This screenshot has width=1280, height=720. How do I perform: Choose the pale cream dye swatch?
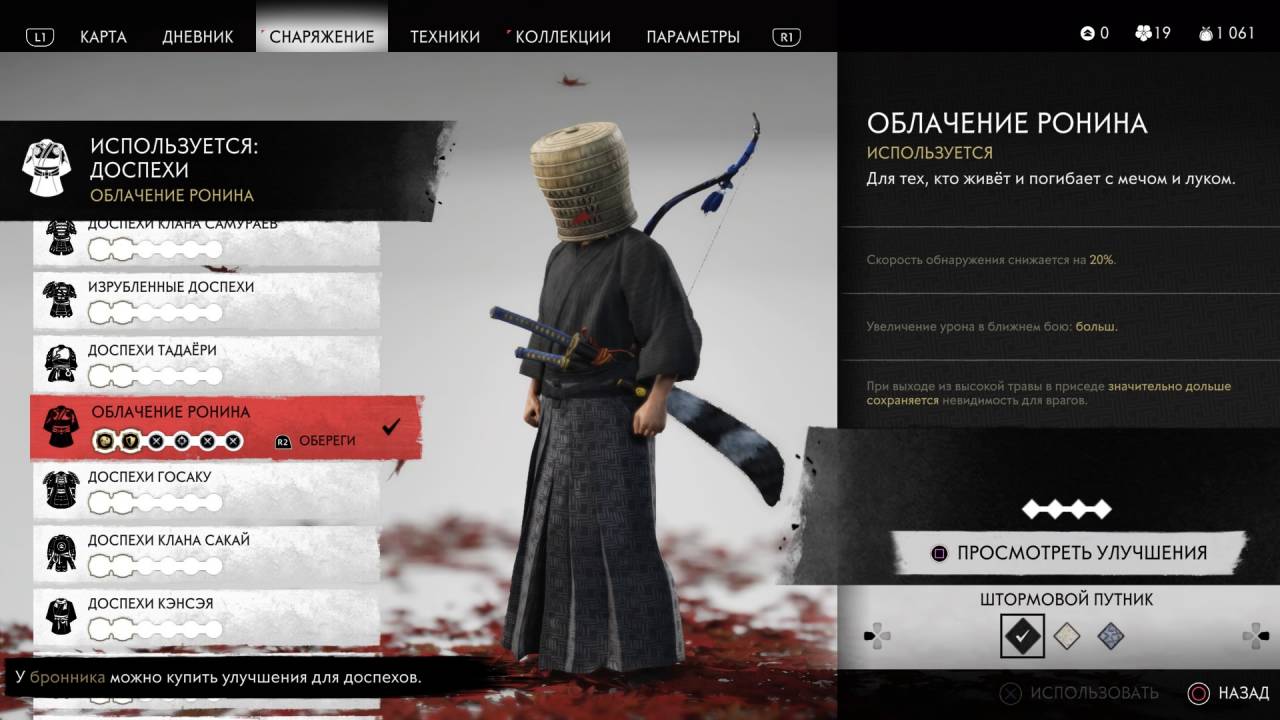point(1067,636)
